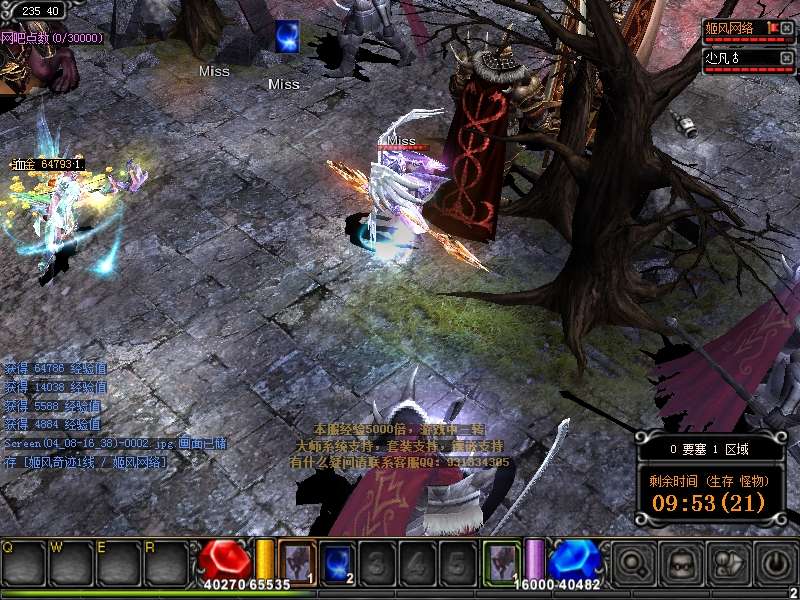Click the Q quick item slot
Screen dimensions: 800x600
(22, 563)
